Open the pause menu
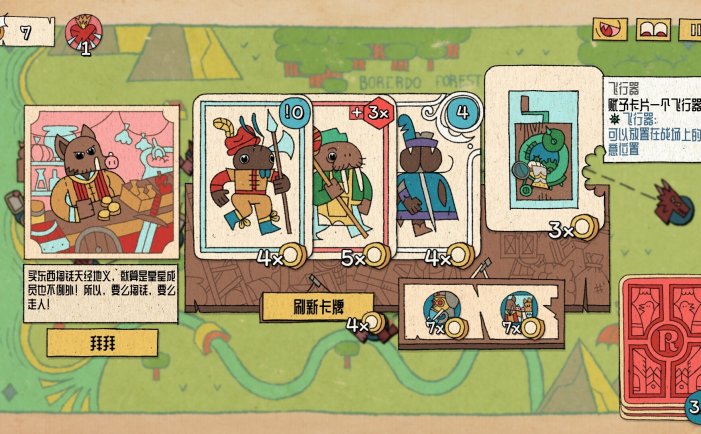Screen dimensions: 701x434 click(x=691, y=30)
